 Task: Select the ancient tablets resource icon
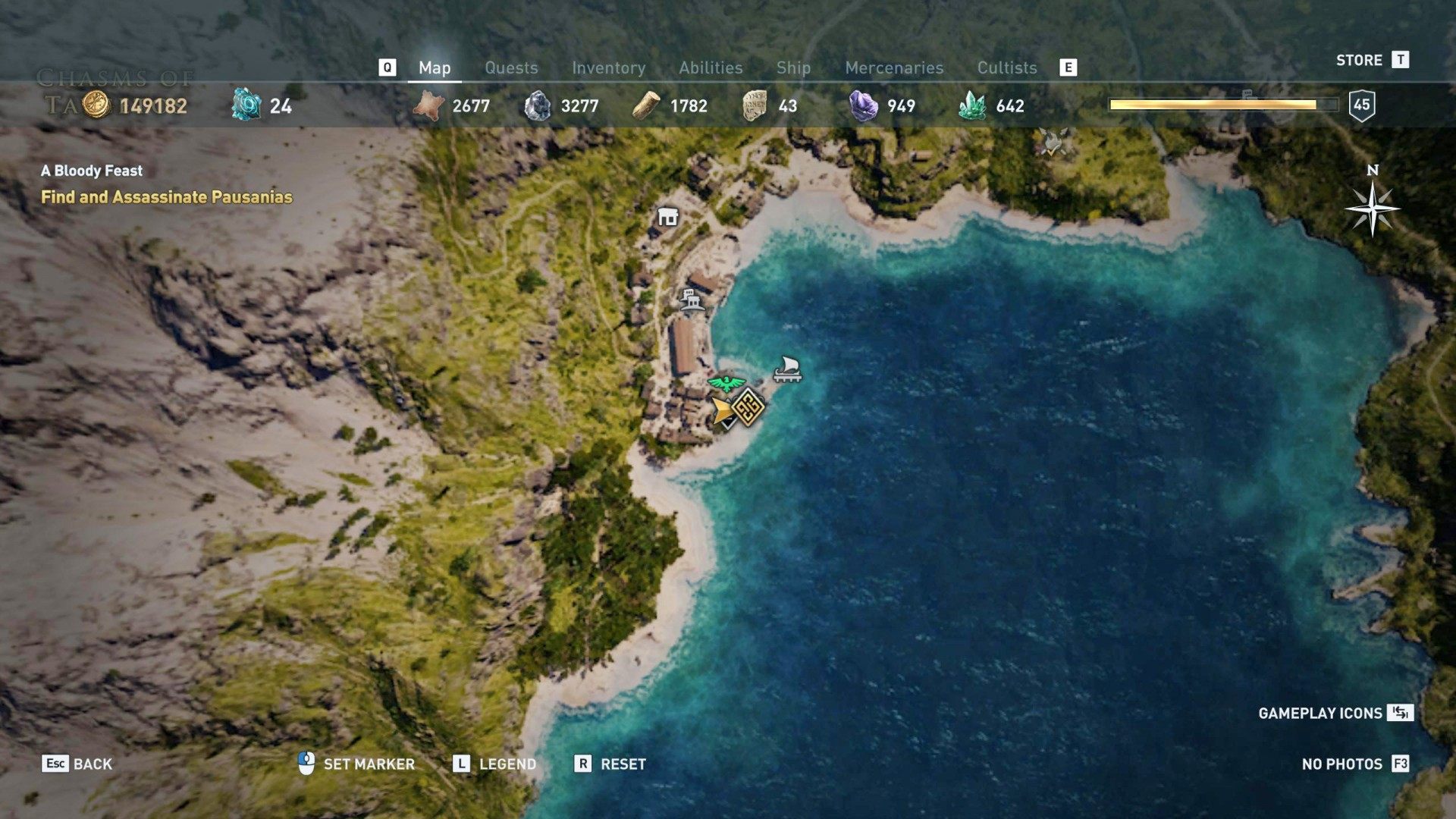point(753,106)
